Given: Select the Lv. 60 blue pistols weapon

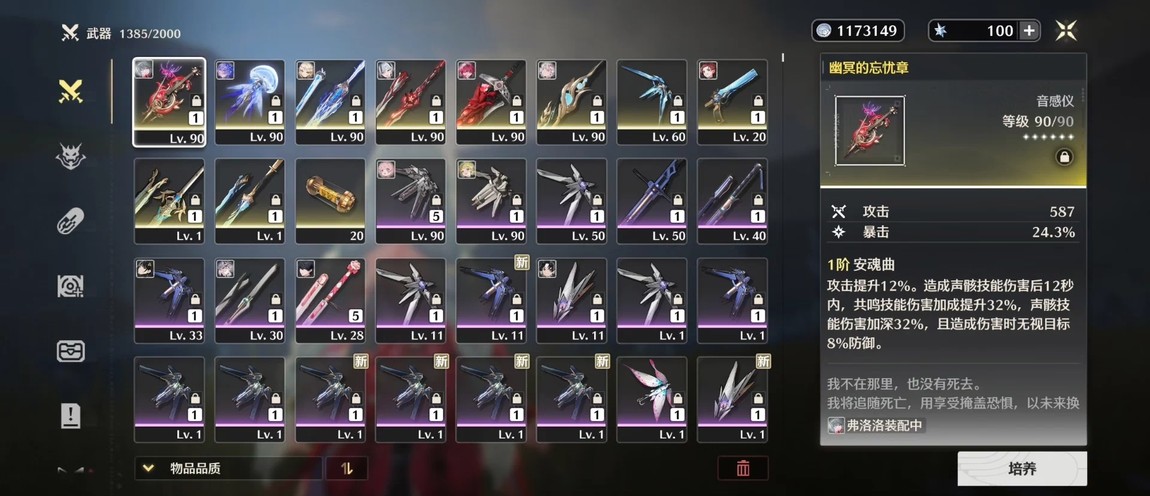Looking at the screenshot, I should coord(652,102).
